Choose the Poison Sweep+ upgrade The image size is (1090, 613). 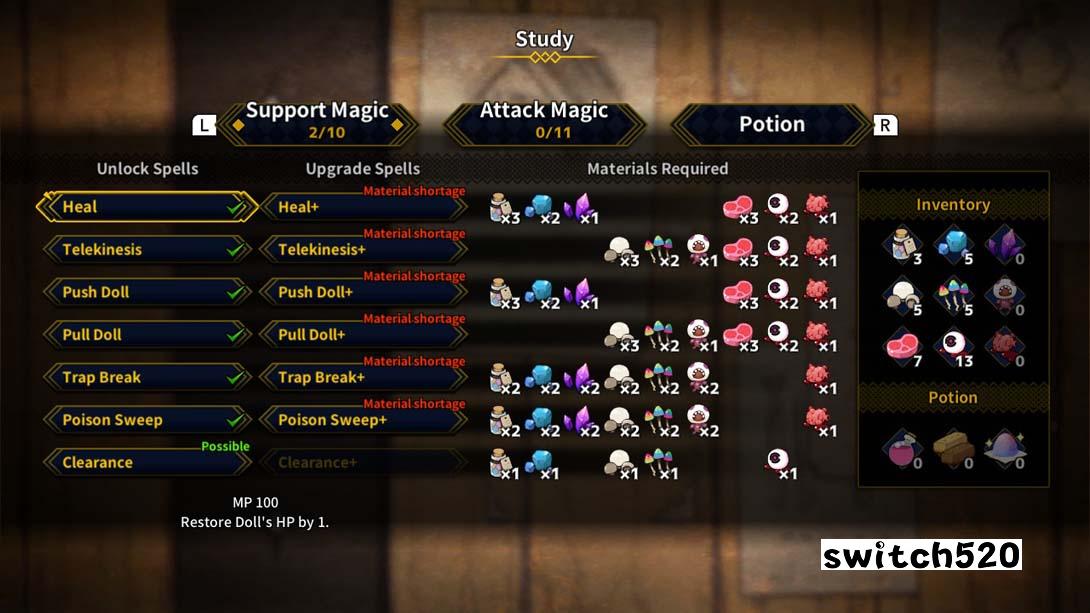[x=363, y=420]
